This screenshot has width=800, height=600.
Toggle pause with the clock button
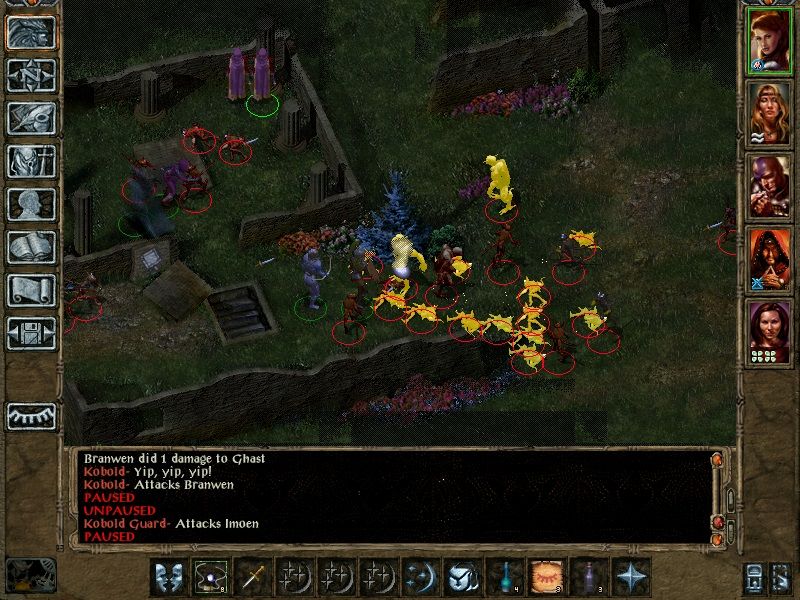[x=28, y=575]
